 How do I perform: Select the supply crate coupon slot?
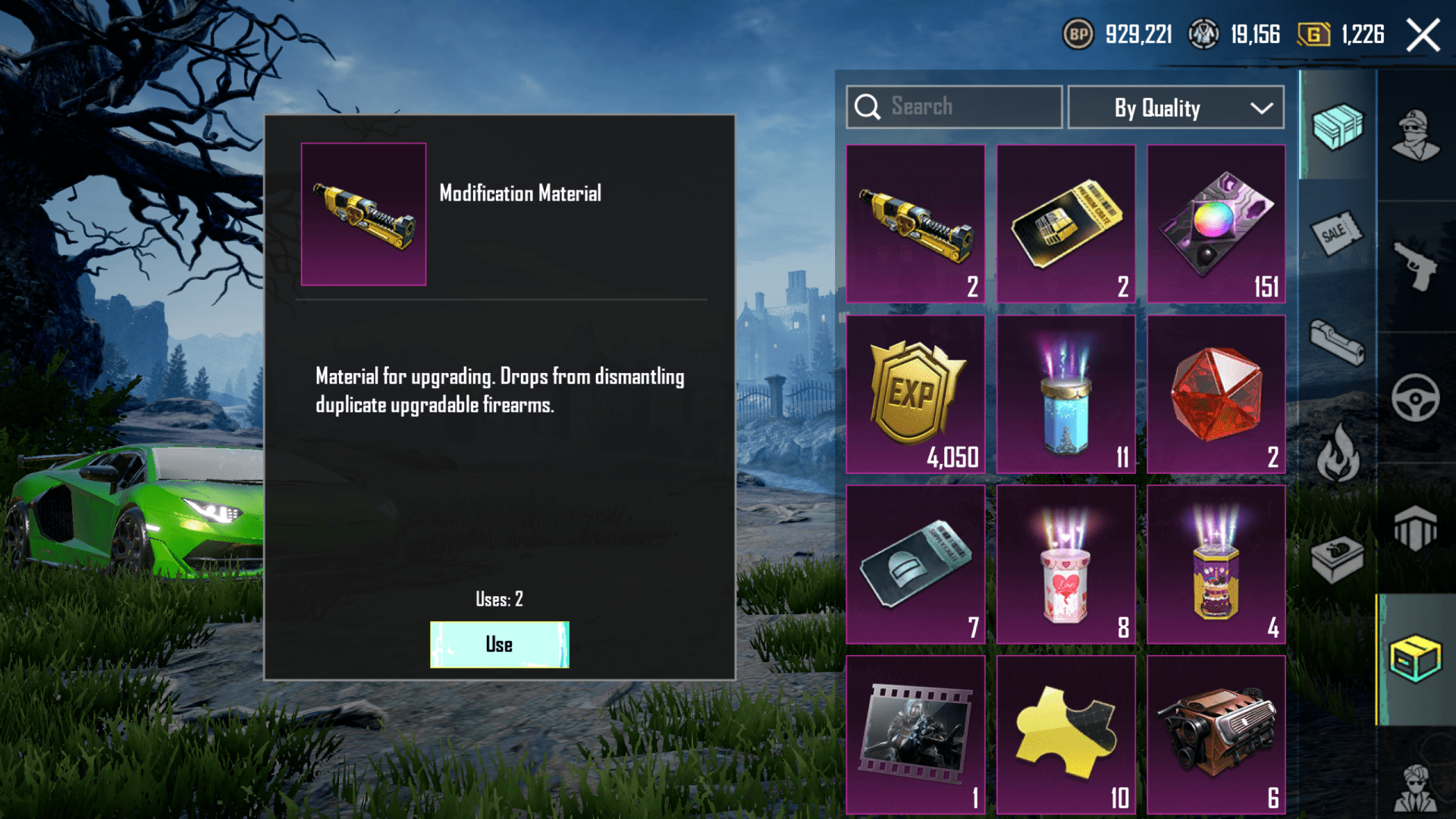pyautogui.click(x=915, y=565)
